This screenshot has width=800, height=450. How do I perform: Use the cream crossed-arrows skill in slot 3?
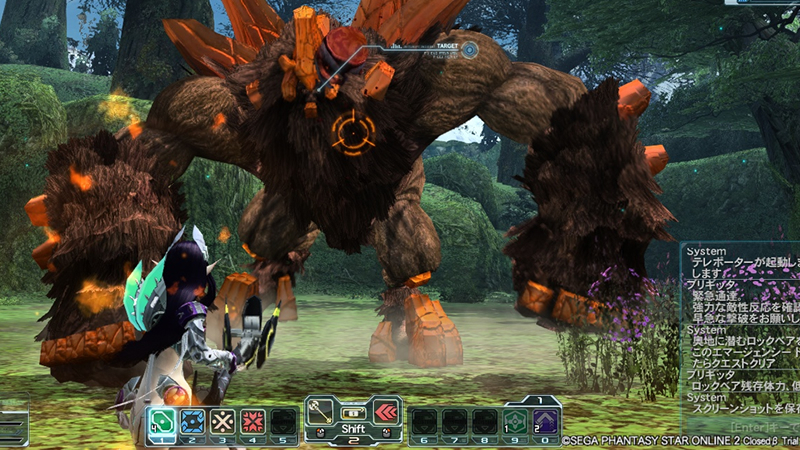coord(223,420)
